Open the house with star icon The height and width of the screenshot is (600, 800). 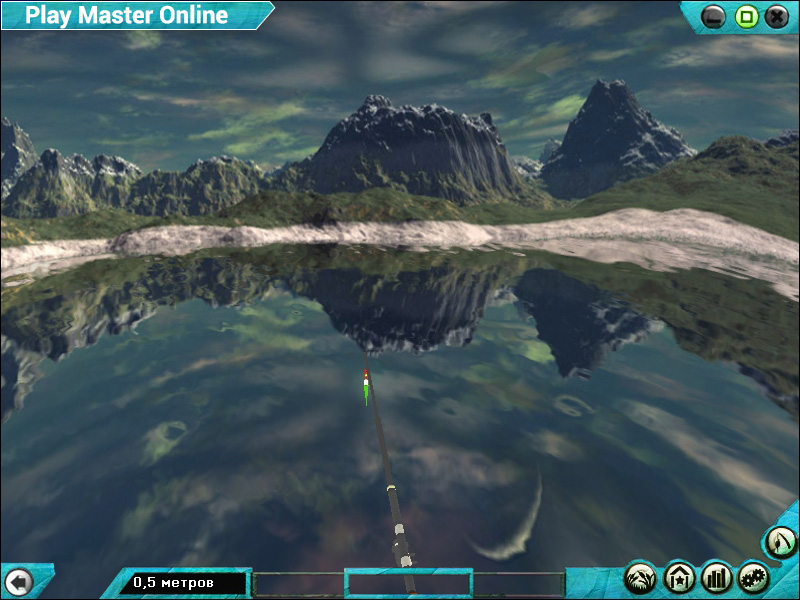(x=679, y=577)
